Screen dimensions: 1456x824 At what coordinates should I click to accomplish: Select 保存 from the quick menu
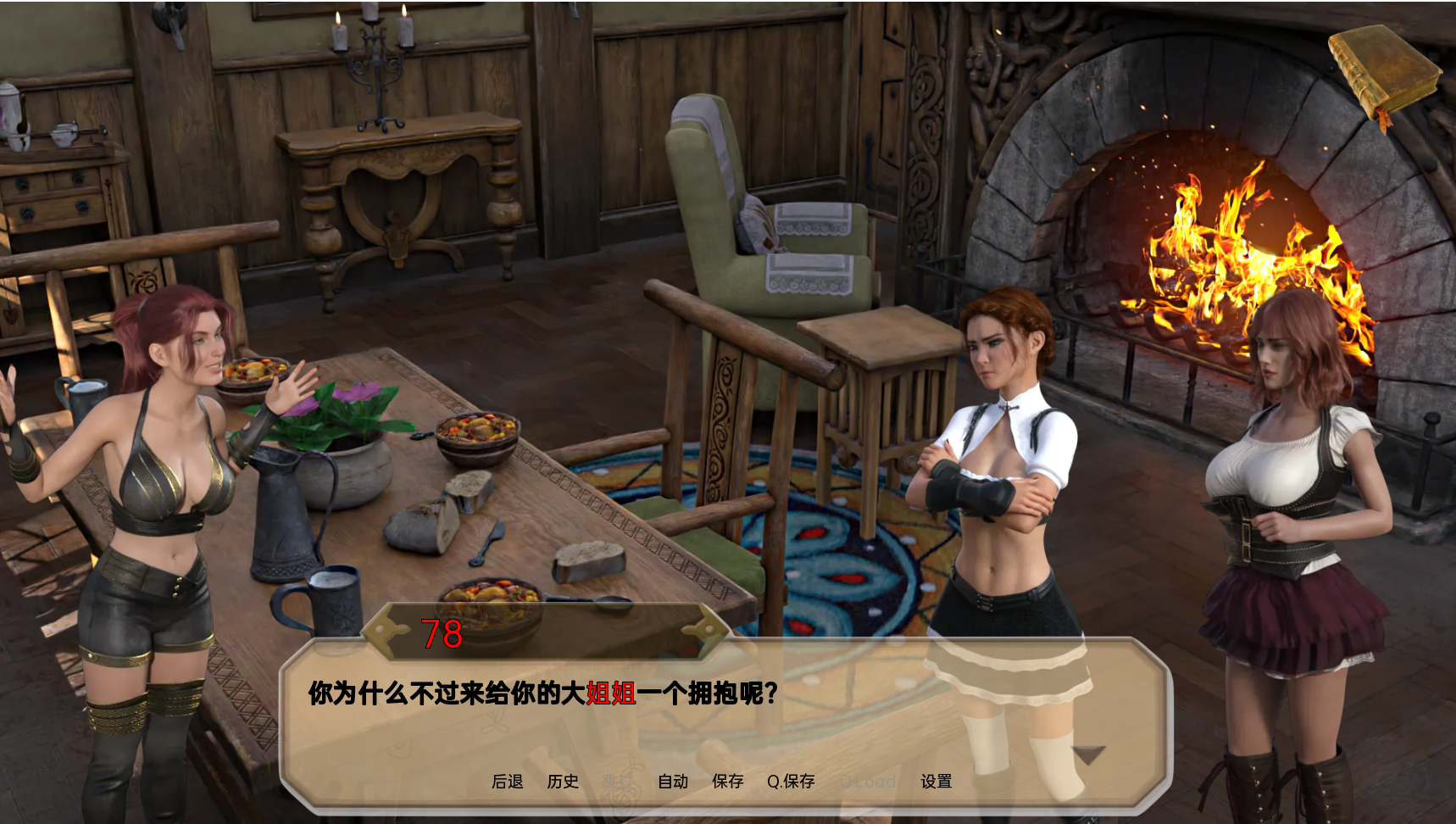[x=726, y=782]
